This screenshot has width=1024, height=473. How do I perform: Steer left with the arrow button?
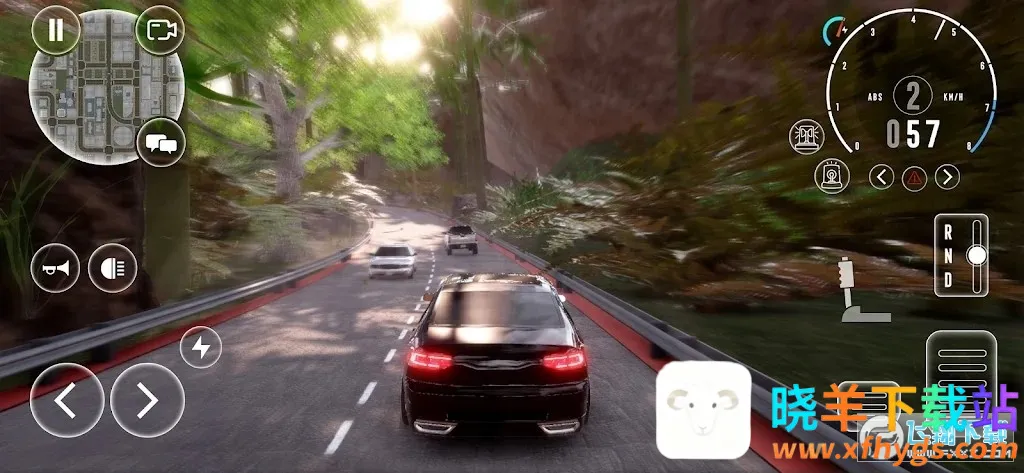(67, 400)
